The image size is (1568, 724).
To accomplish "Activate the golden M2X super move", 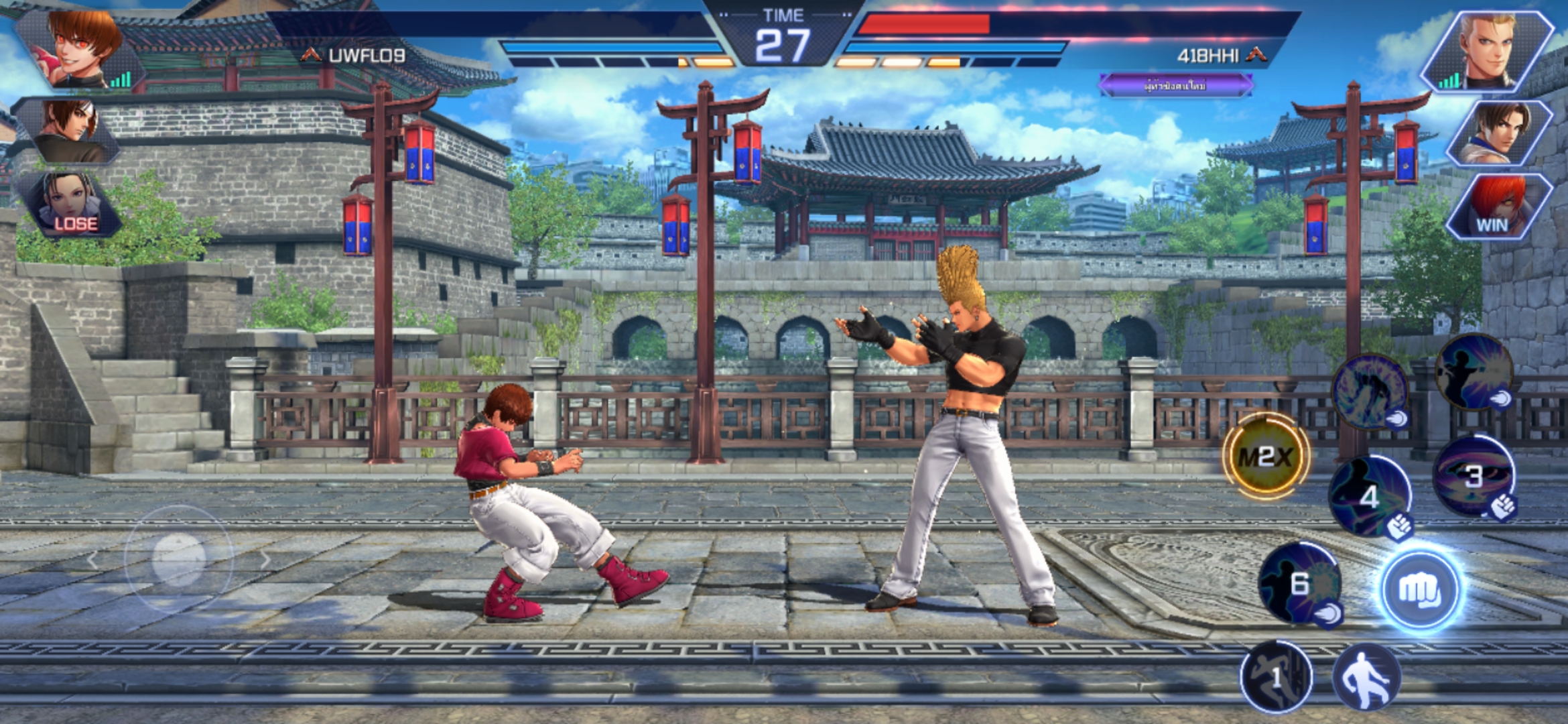I will [1266, 457].
